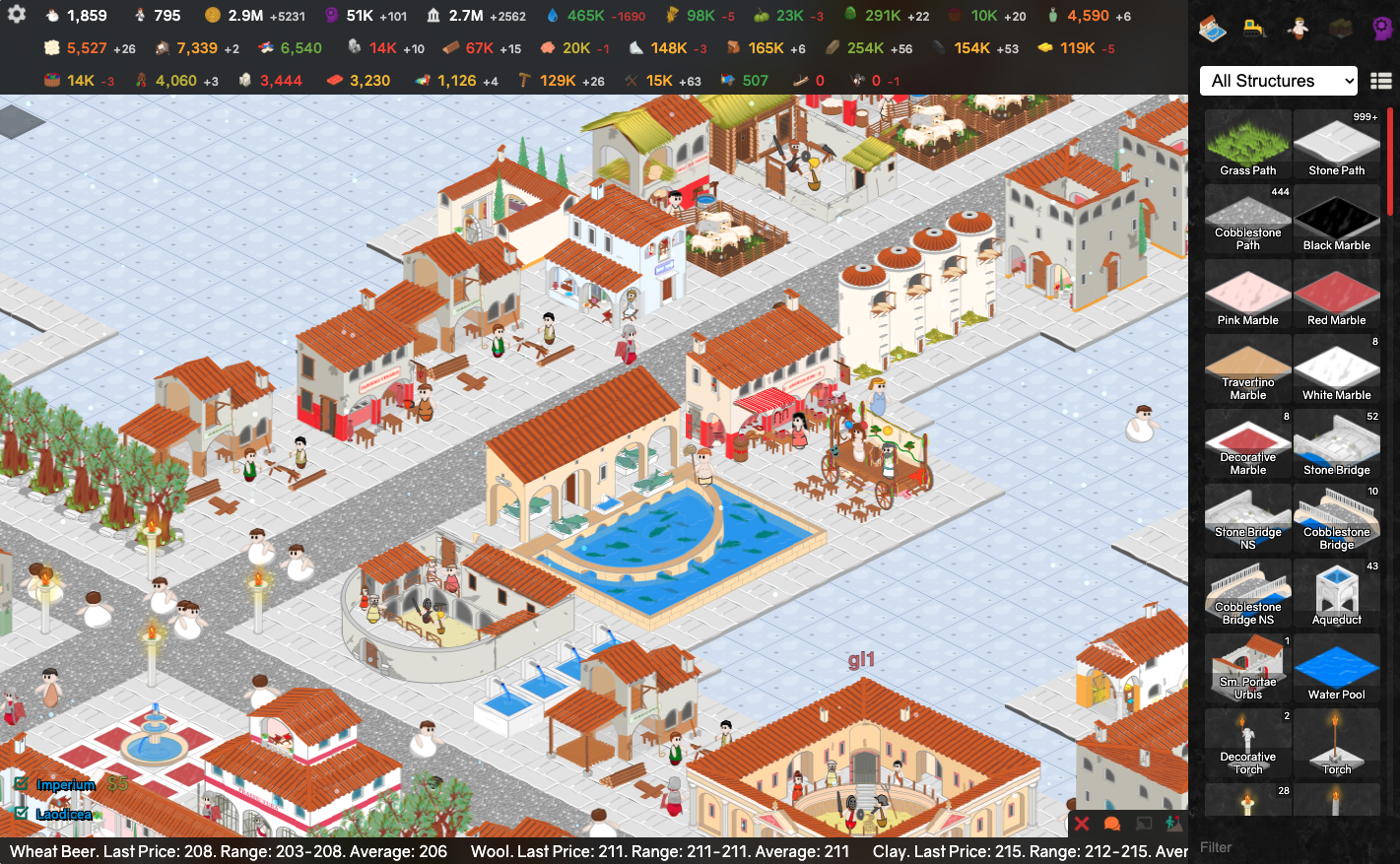Select the Black Marble tile
The height and width of the screenshot is (864, 1400).
[x=1336, y=219]
